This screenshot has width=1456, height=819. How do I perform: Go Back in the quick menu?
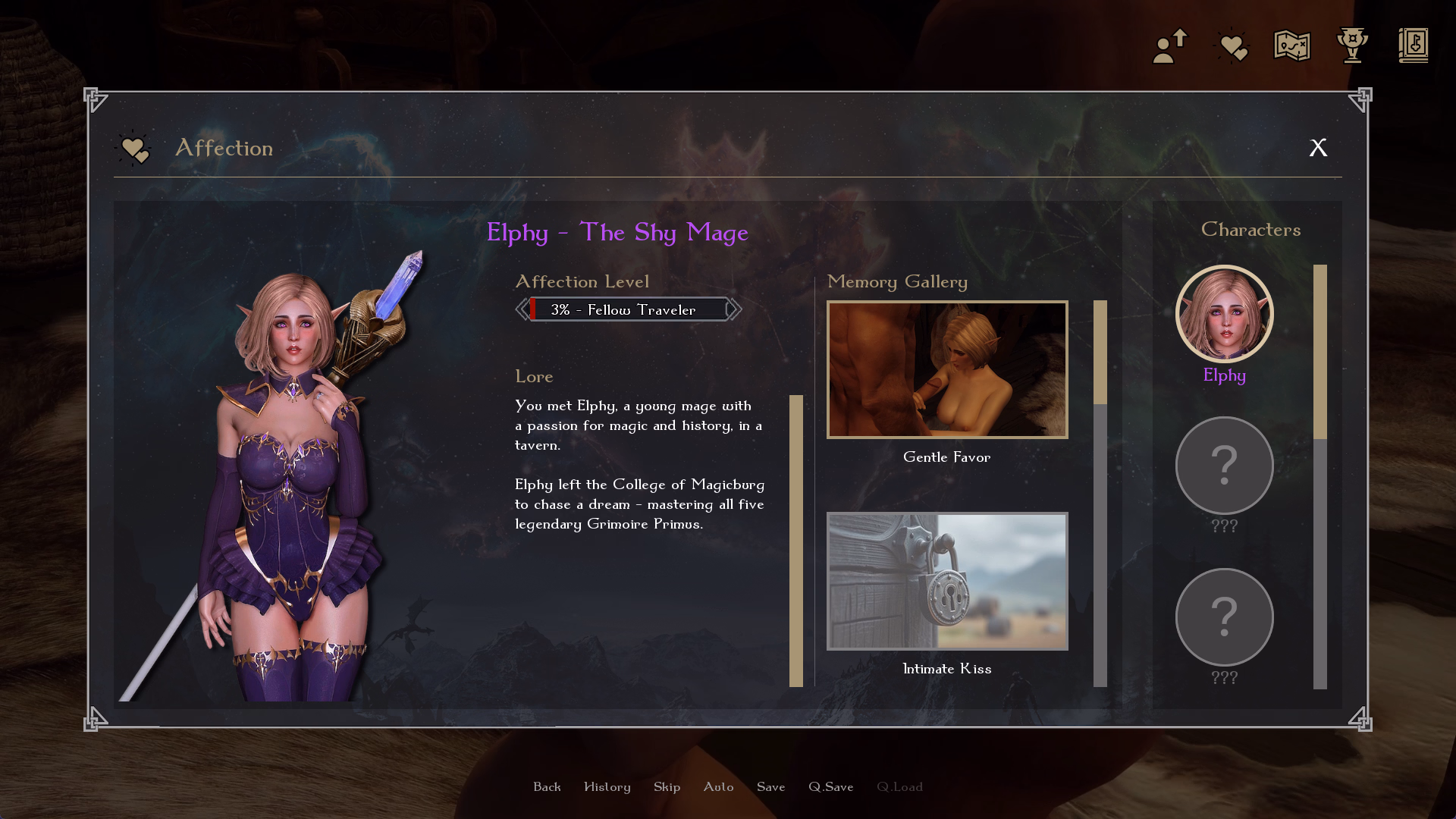[547, 787]
